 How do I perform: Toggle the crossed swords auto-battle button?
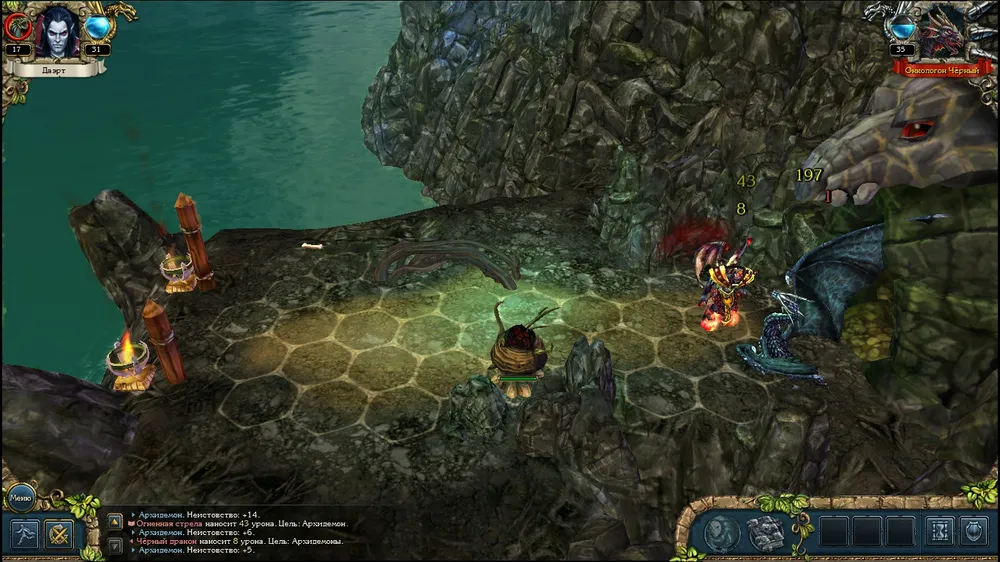tap(59, 534)
